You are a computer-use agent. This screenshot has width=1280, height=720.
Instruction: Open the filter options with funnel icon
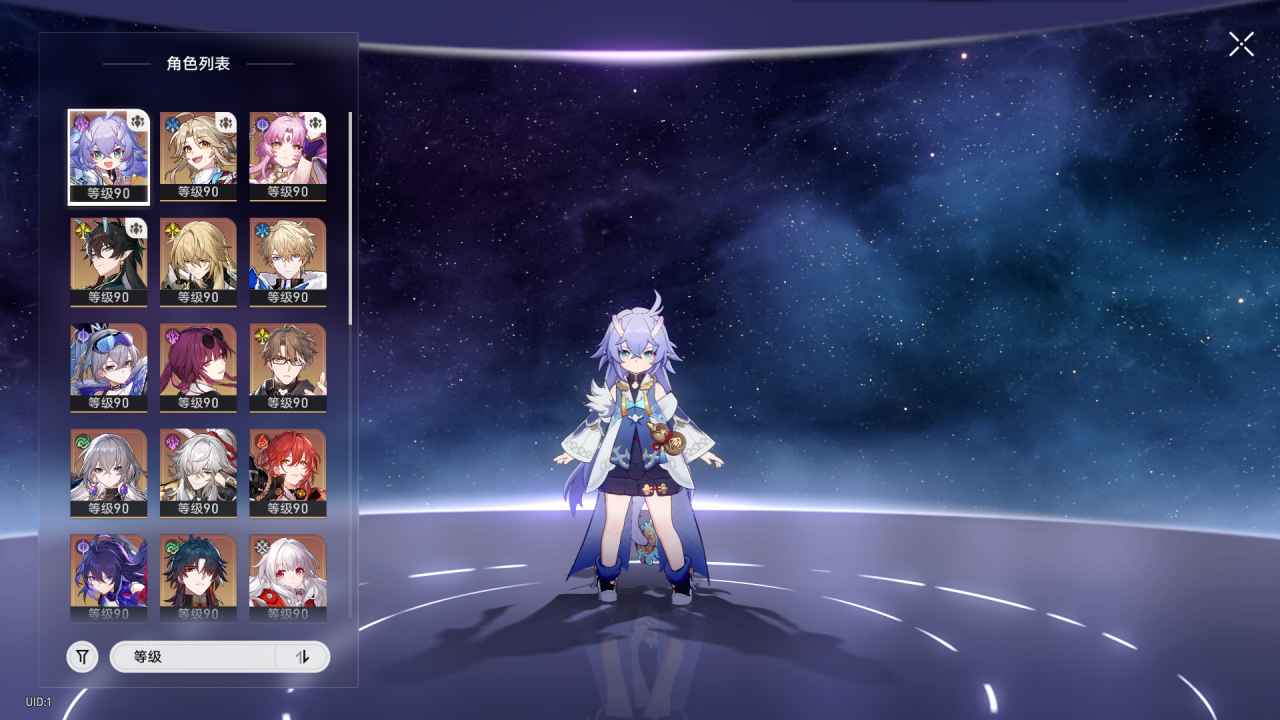(81, 656)
